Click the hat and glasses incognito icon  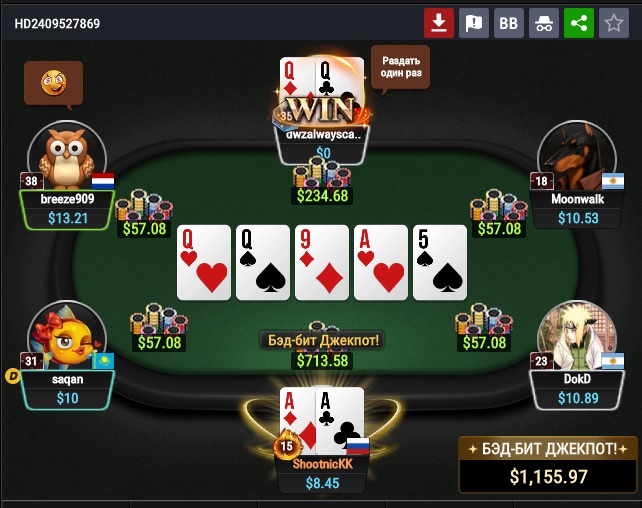tap(543, 23)
